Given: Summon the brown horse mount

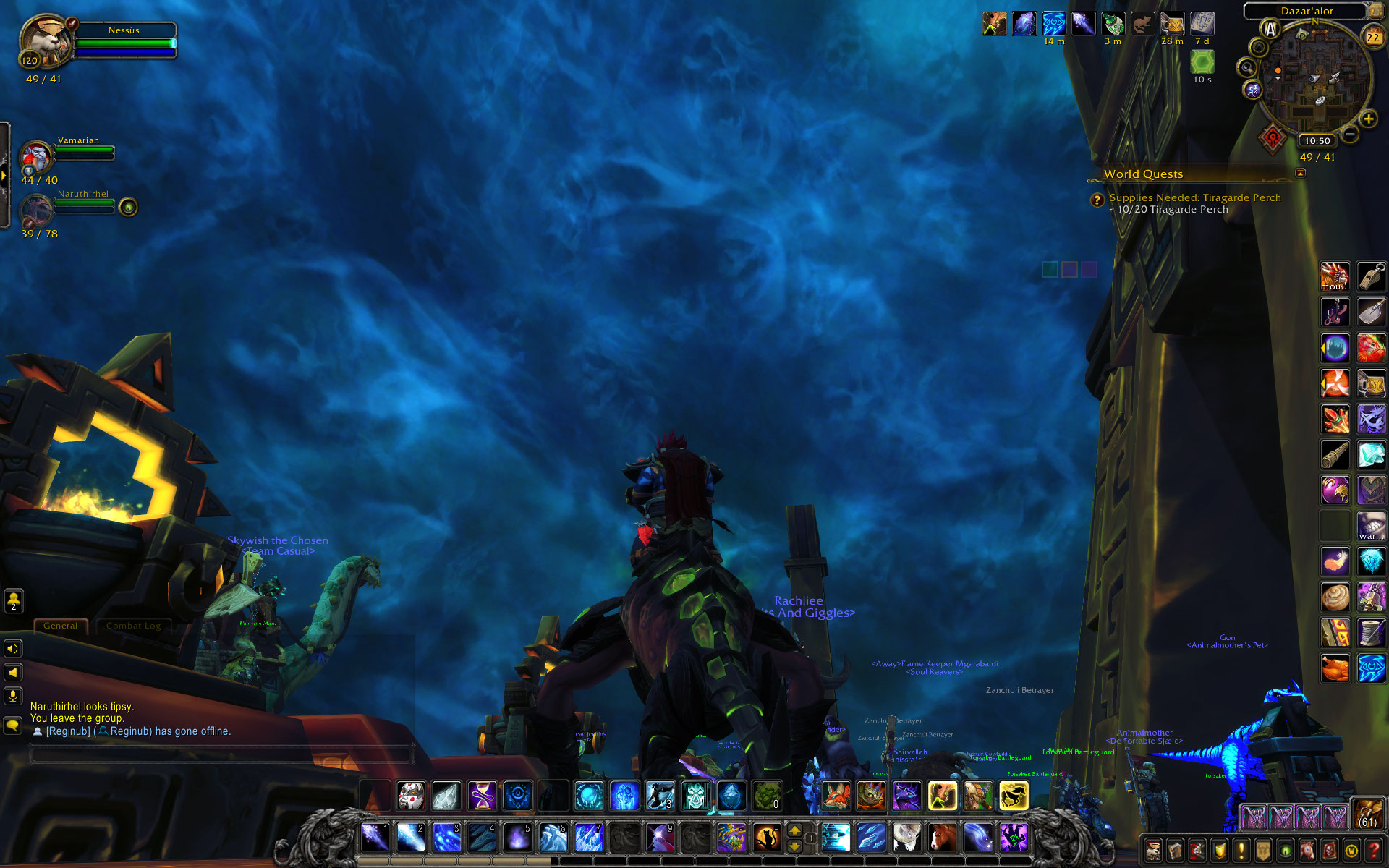Looking at the screenshot, I should click(x=943, y=838).
